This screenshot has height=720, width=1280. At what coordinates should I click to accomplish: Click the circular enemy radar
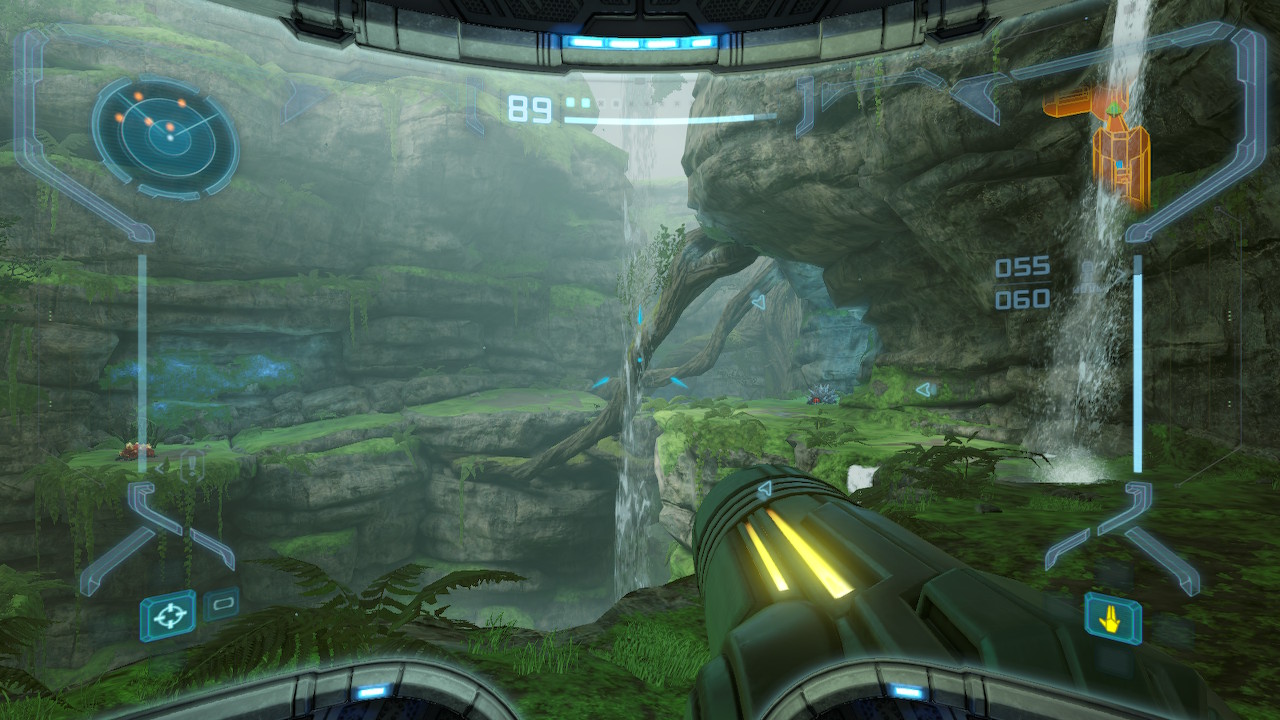coord(165,137)
